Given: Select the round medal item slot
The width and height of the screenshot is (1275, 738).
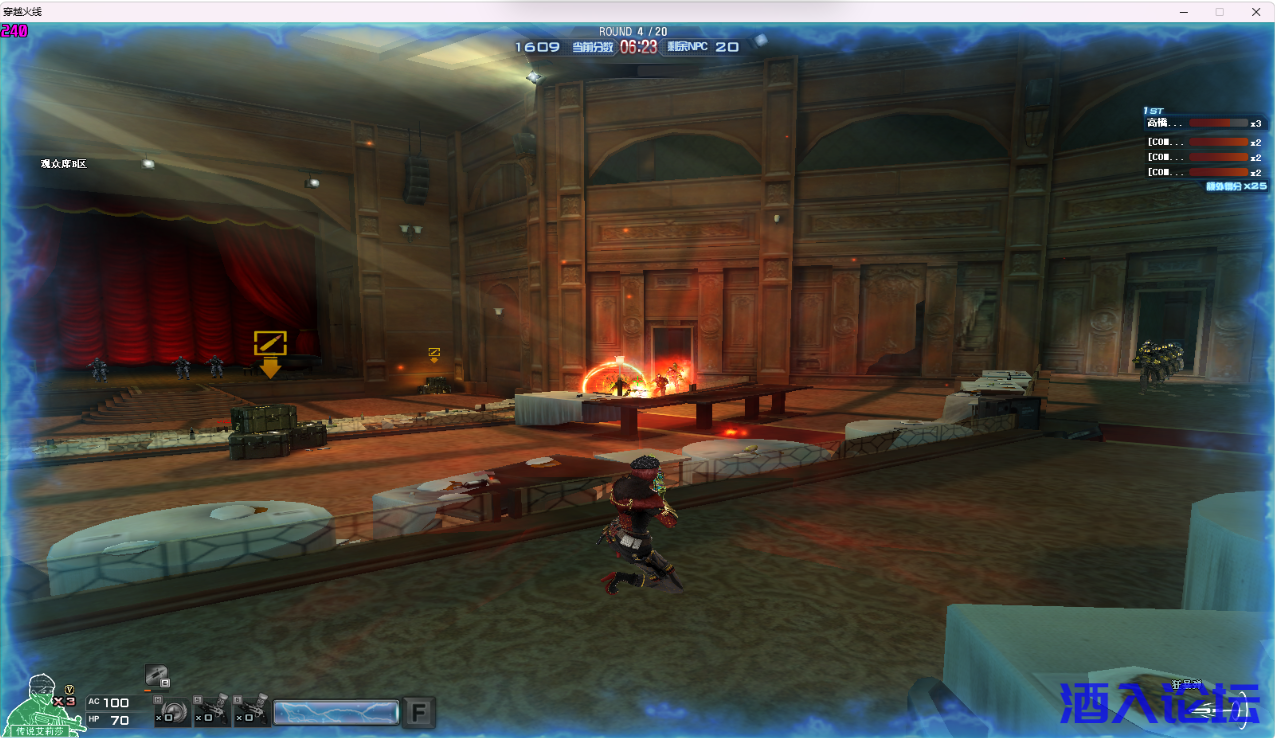Looking at the screenshot, I should [171, 712].
